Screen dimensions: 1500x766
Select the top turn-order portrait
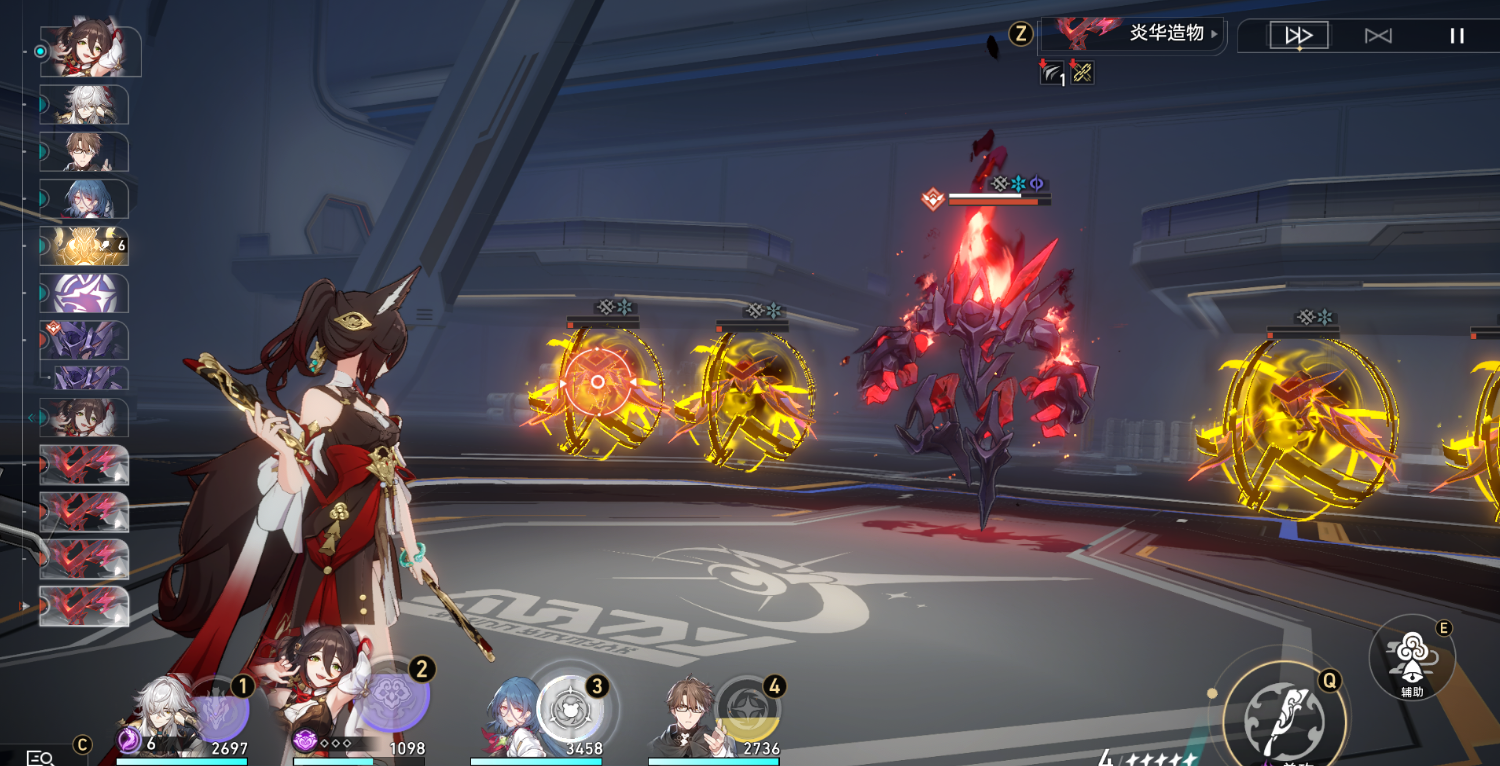coord(90,52)
